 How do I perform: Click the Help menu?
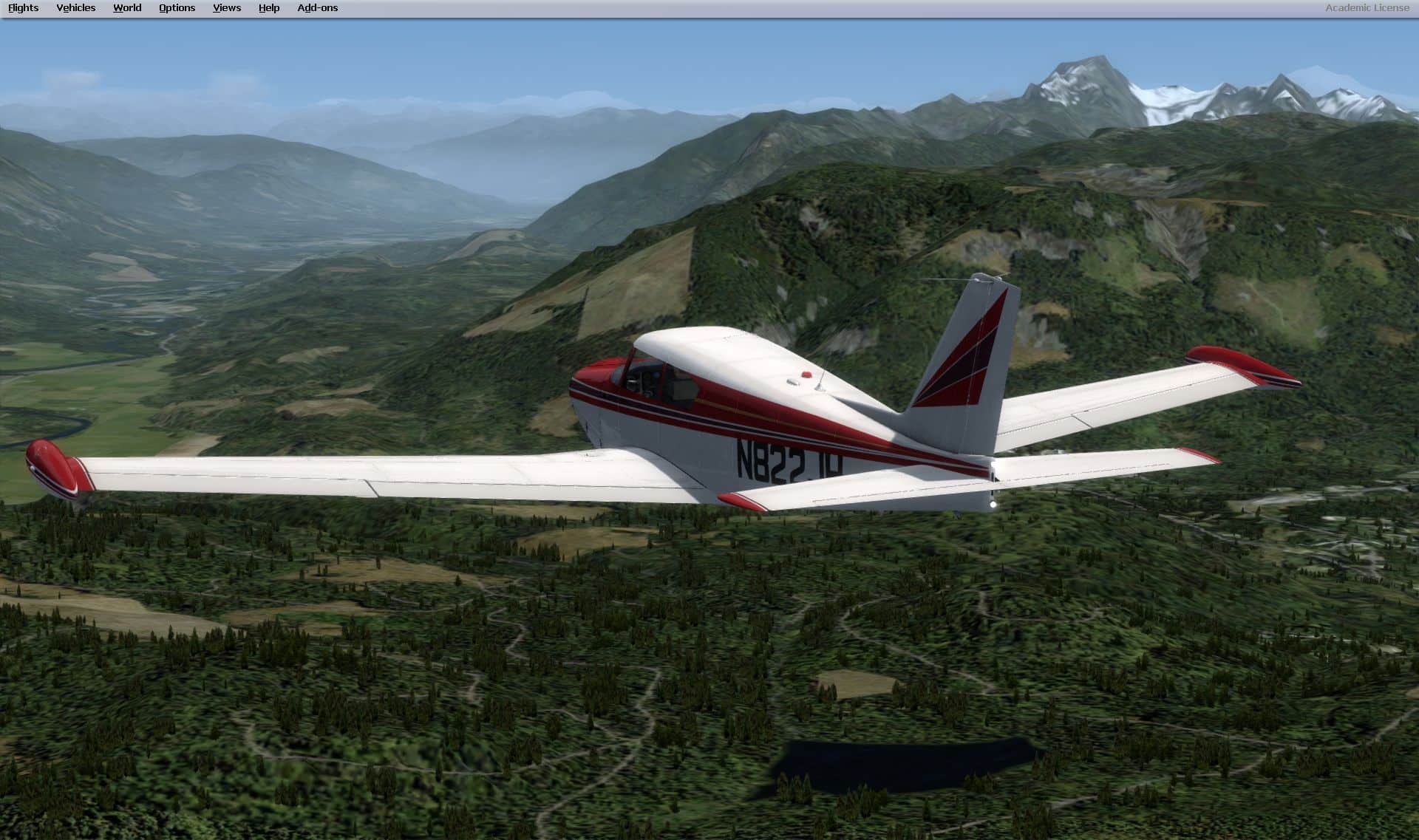269,8
